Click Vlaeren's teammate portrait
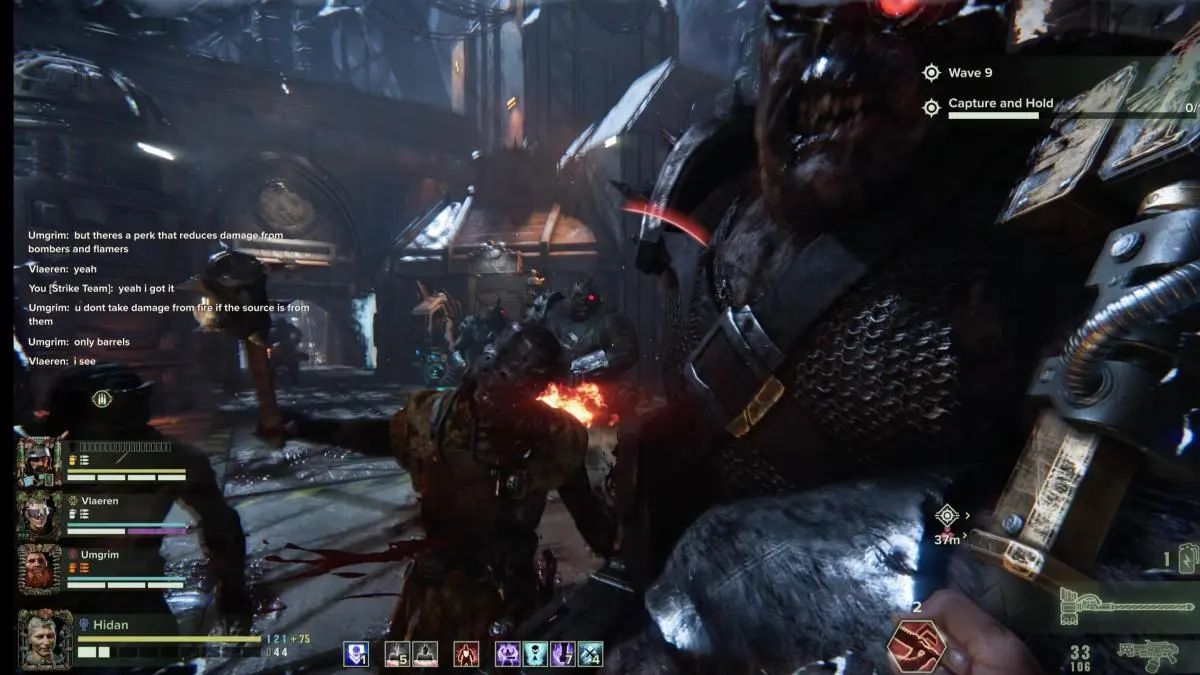 40,514
